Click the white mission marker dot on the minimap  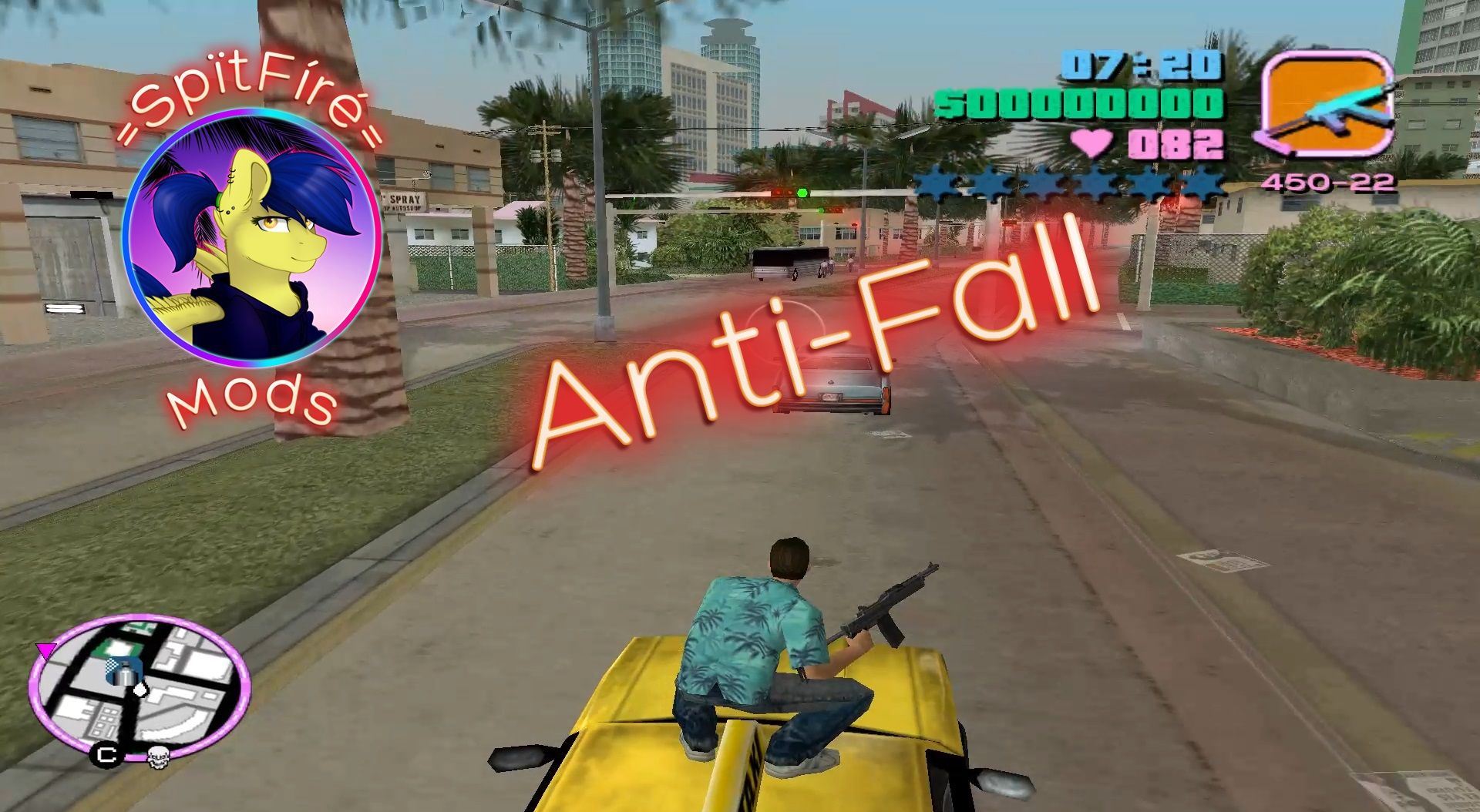click(x=140, y=691)
